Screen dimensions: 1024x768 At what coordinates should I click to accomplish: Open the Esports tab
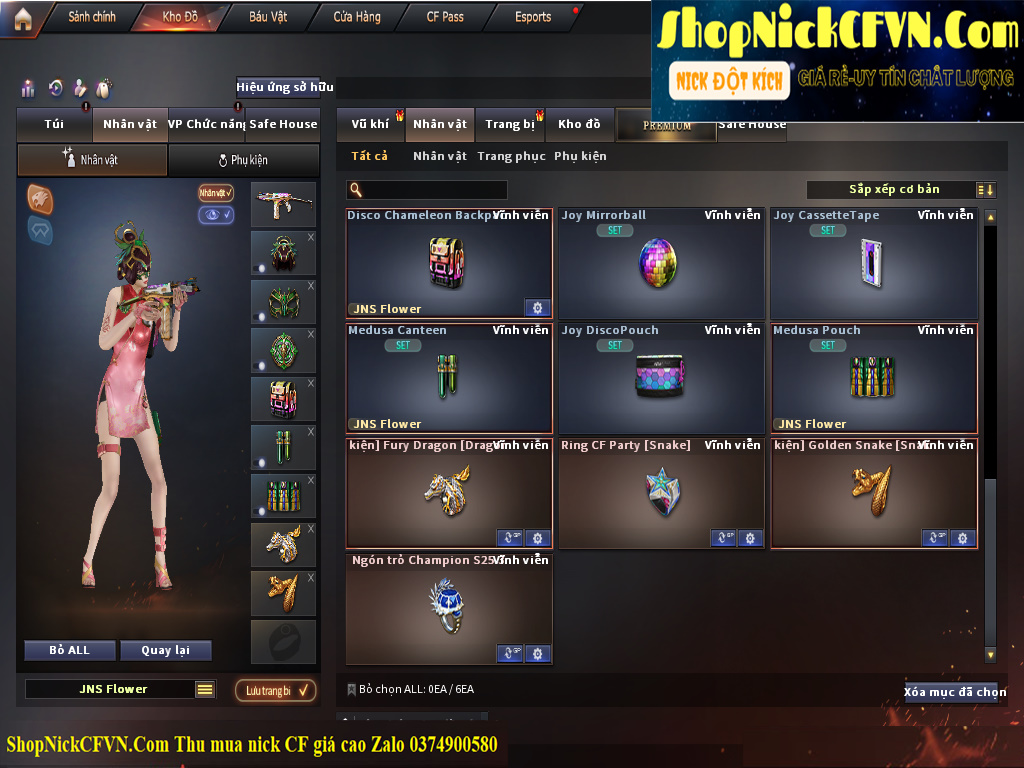533,17
